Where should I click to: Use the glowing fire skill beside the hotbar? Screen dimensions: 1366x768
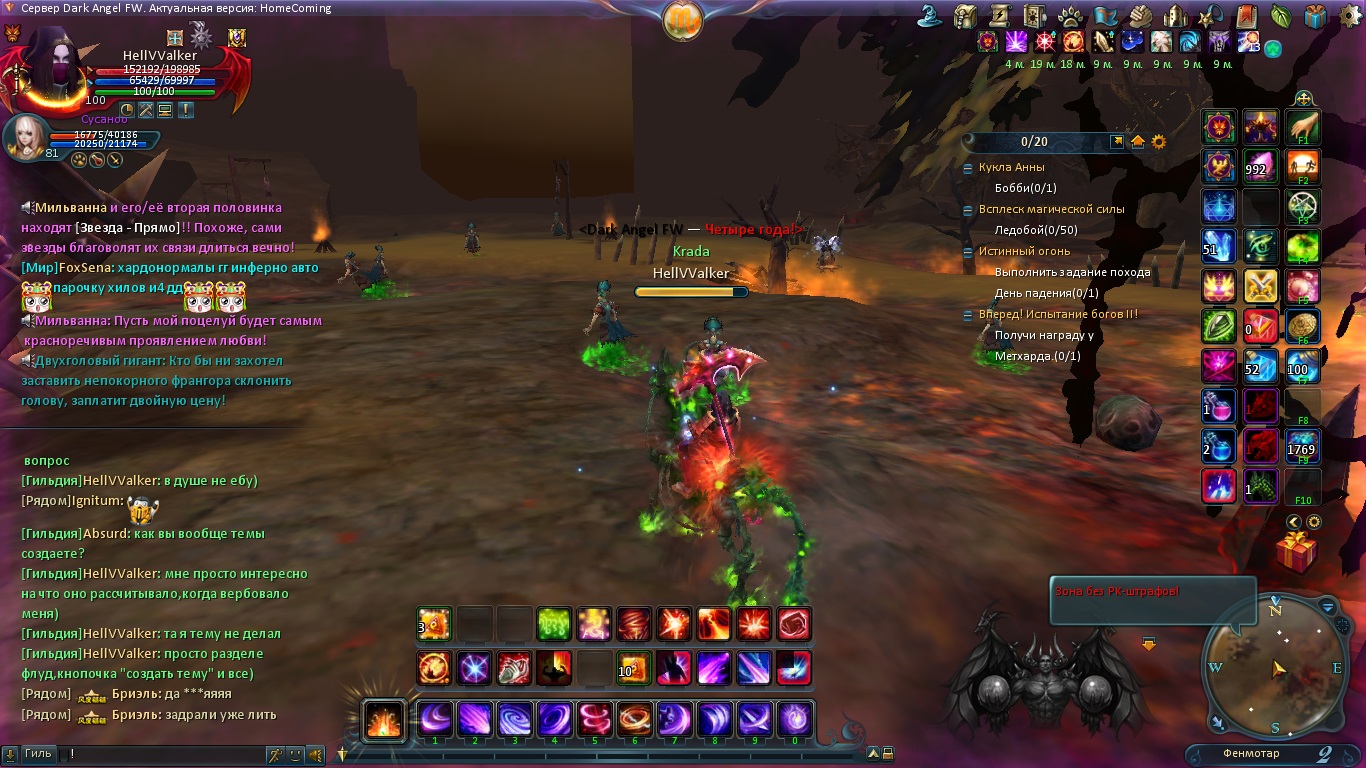[x=383, y=719]
